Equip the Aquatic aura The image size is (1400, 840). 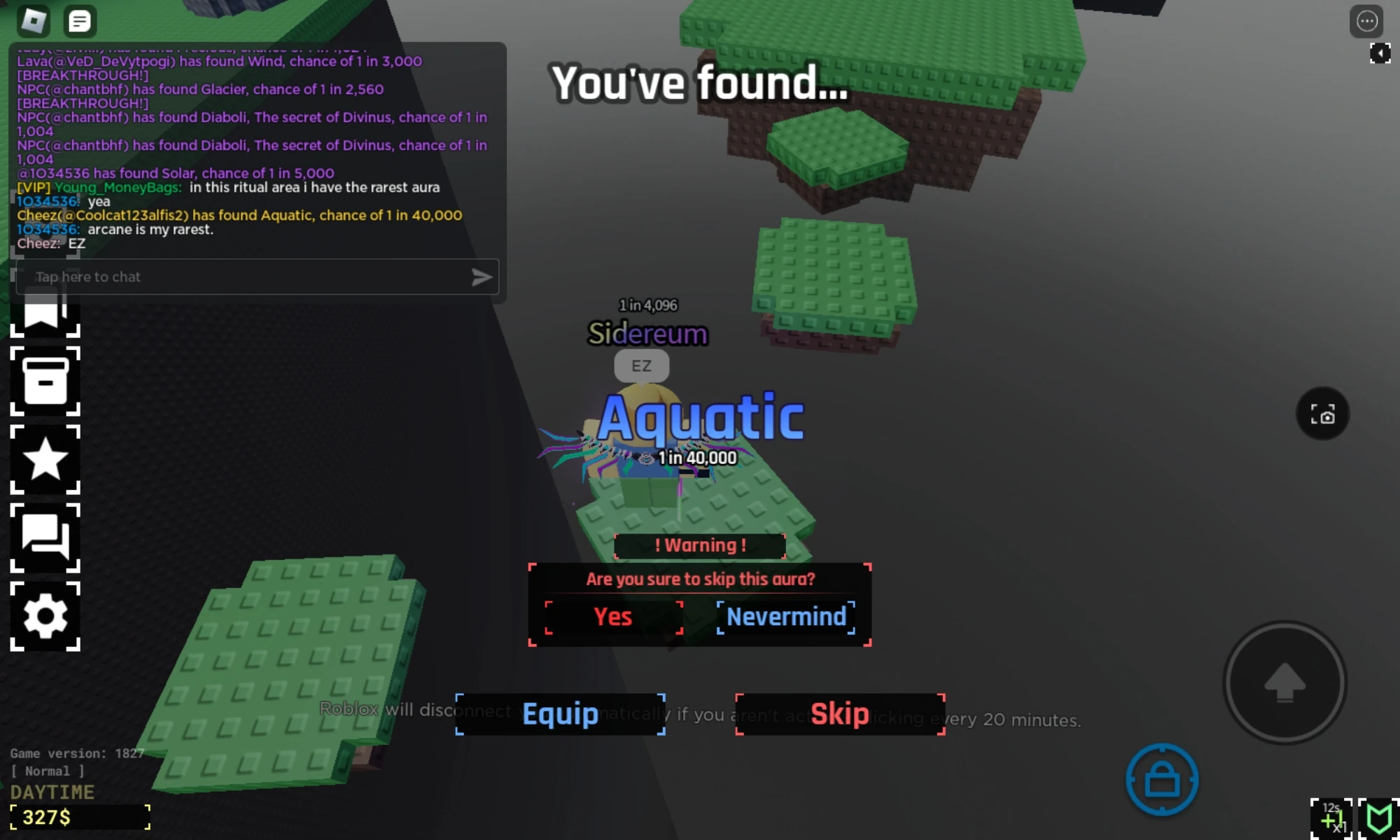click(559, 713)
